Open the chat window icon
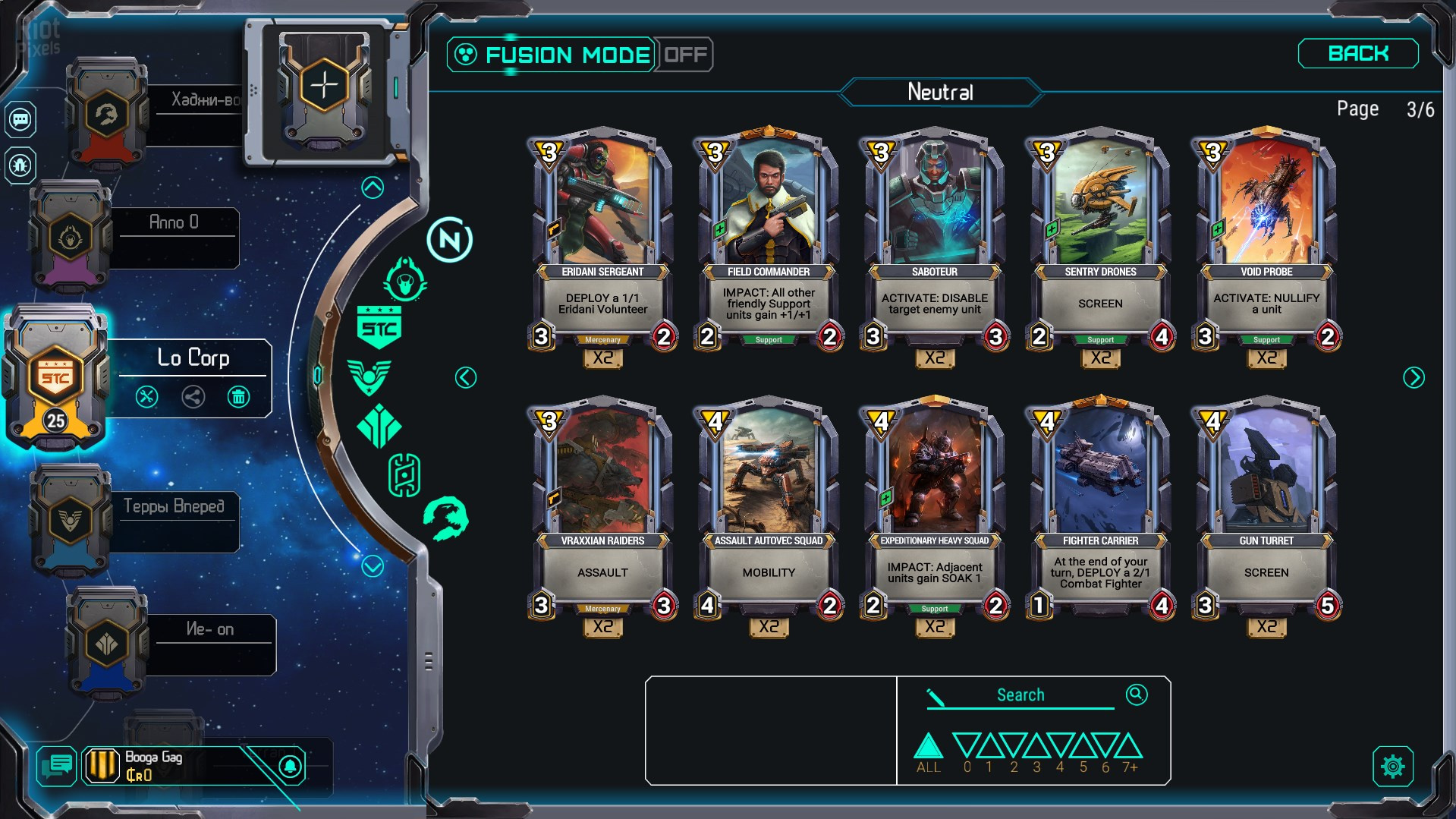Viewport: 1456px width, 819px height. [57, 766]
